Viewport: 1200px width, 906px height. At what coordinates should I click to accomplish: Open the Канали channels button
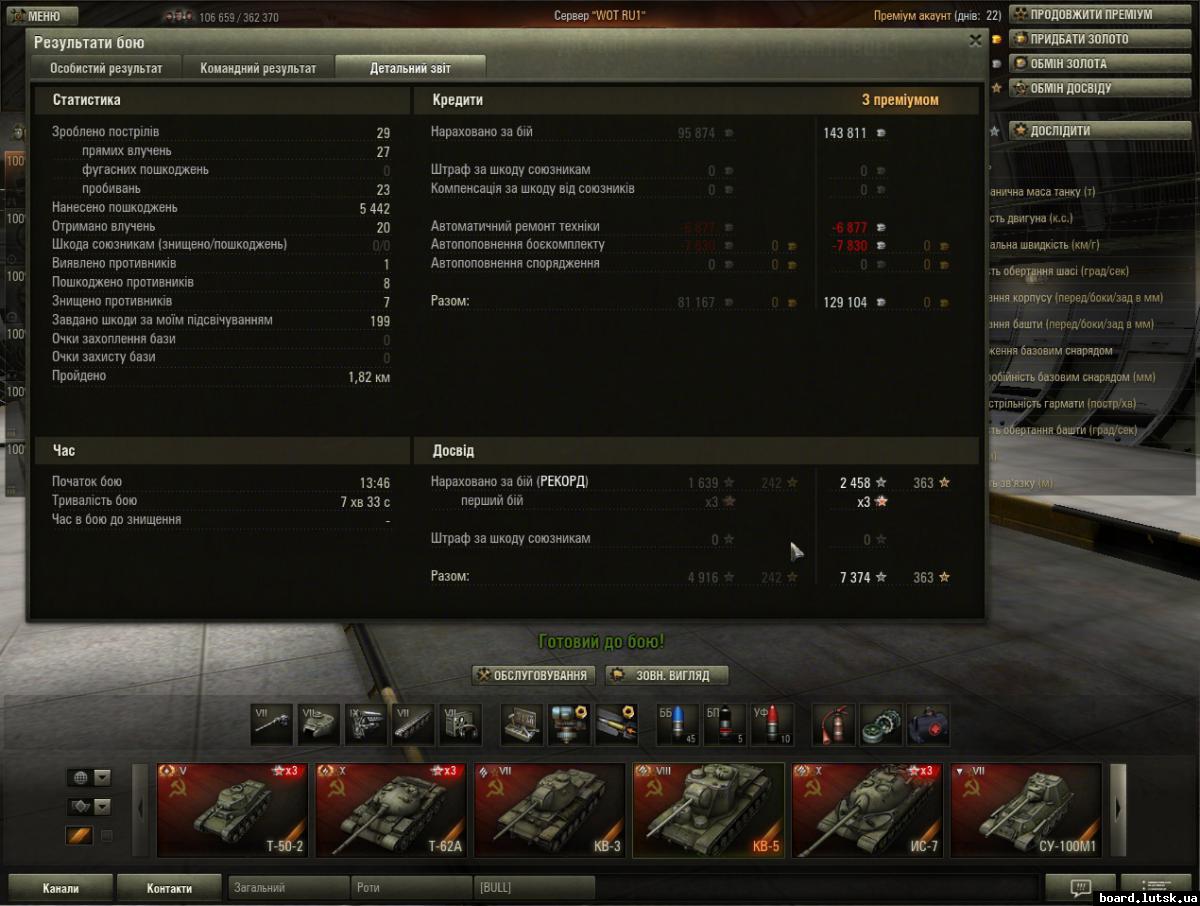(x=60, y=888)
